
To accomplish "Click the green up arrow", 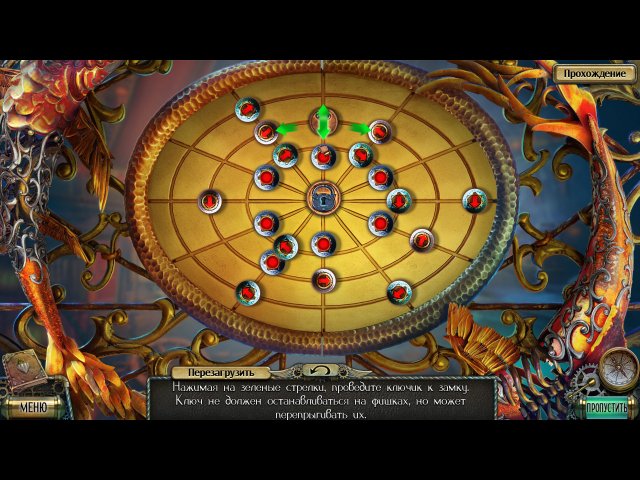I will pyautogui.click(x=322, y=110).
